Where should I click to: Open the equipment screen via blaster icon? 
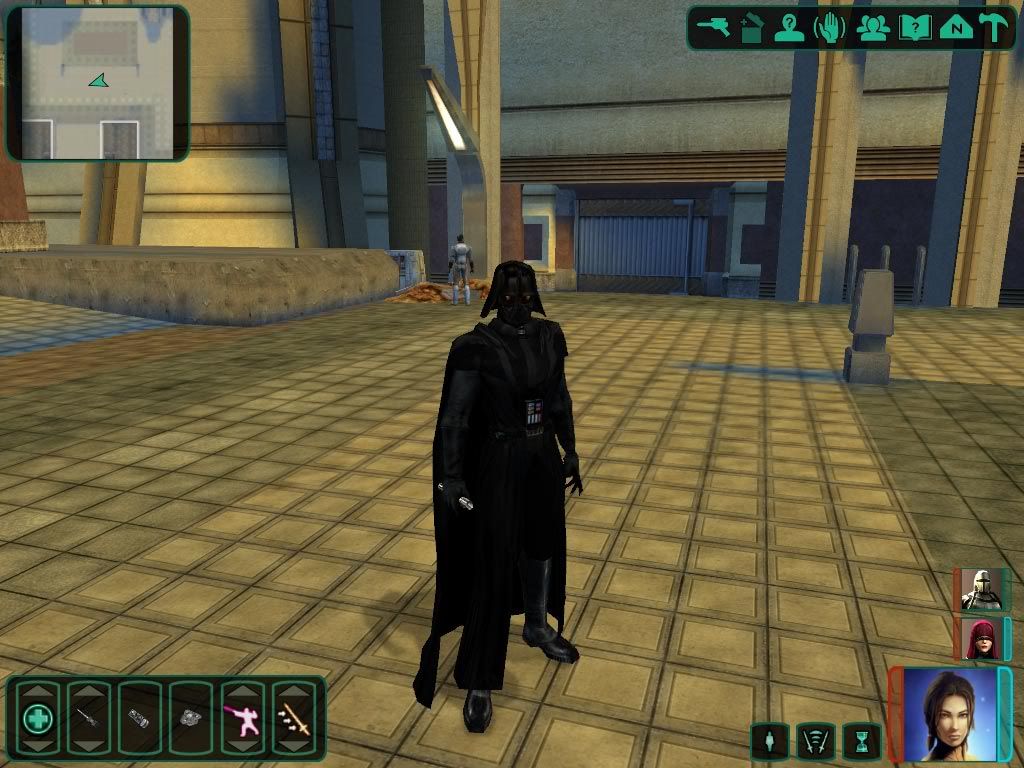pos(714,27)
